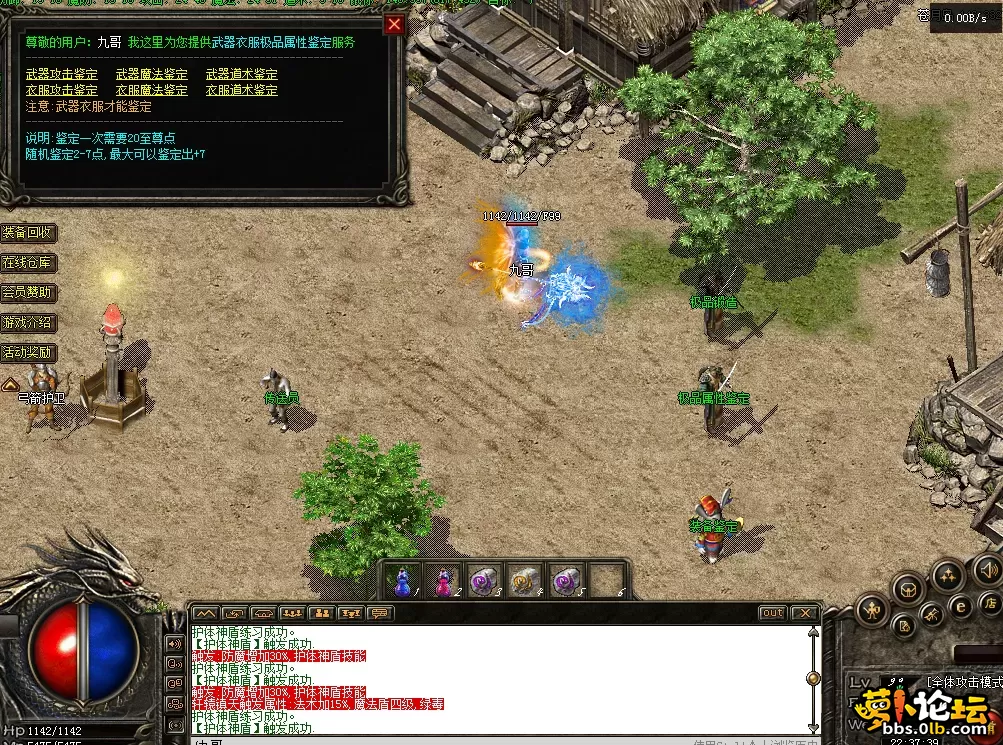Open the 装备回收 equipment recycle menu
Screen dimensions: 1003x745
point(28,233)
